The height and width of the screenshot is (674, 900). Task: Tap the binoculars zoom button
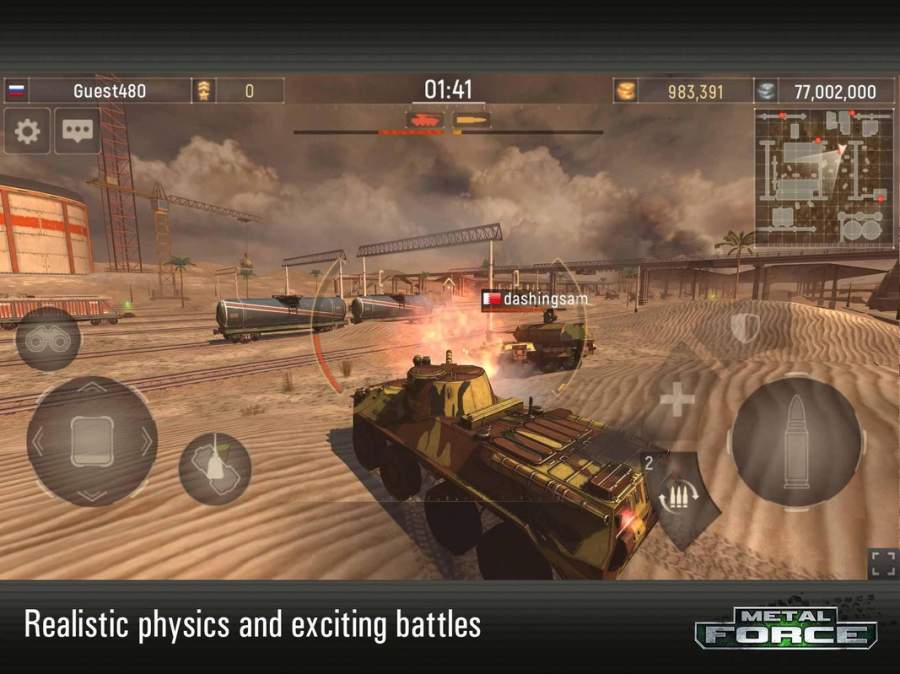point(47,339)
